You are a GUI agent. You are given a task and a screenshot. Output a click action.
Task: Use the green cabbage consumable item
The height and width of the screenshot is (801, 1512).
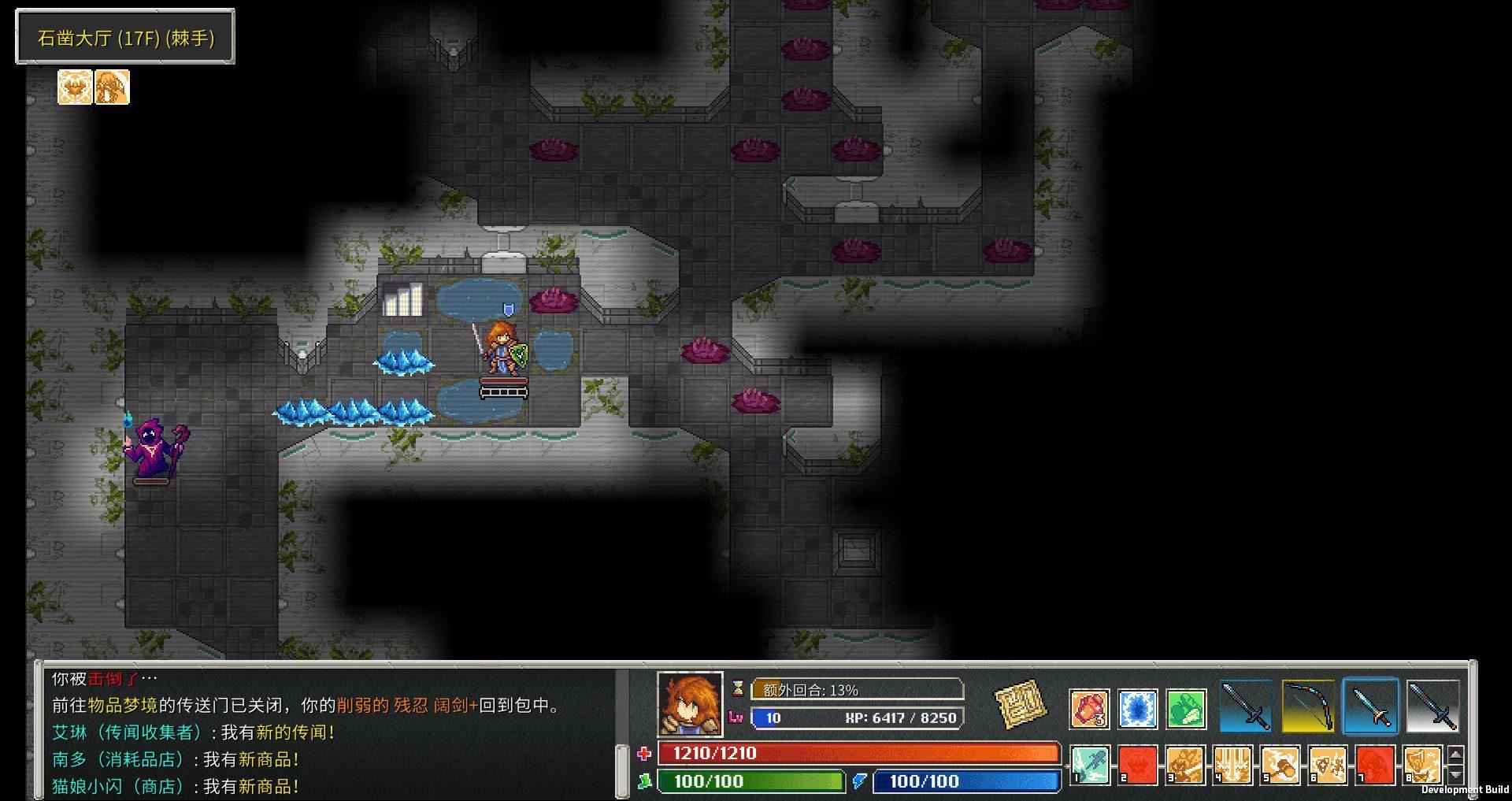click(1186, 707)
